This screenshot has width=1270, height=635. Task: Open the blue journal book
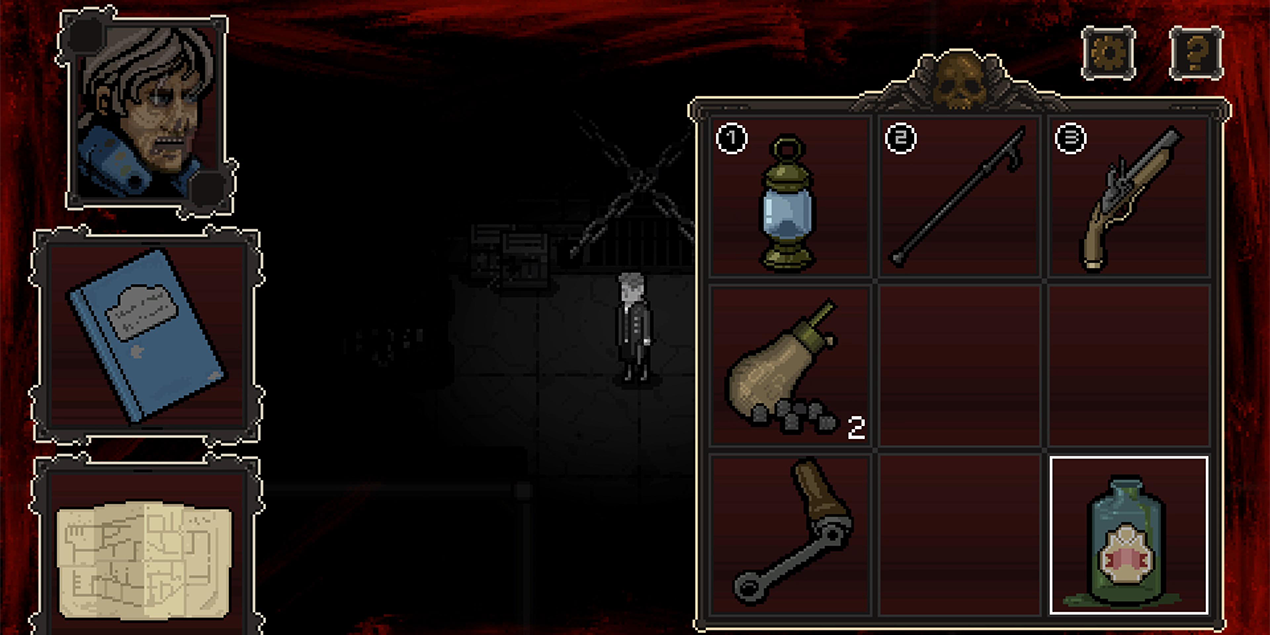pos(146,334)
